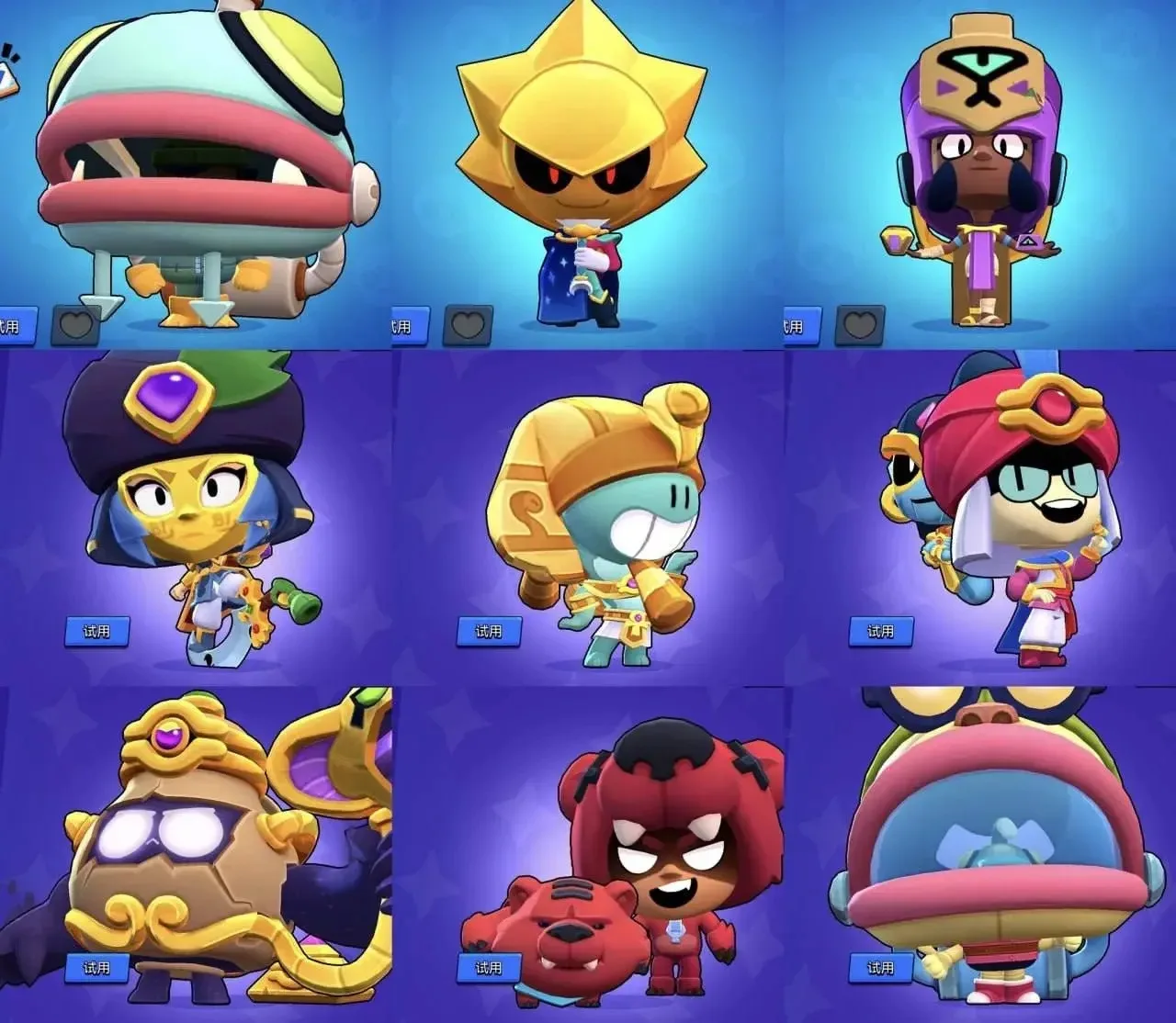Screen dimensions: 1176x1023
Task: Tap 试用 for the golden pharaoh lizard skin
Action: tap(489, 631)
